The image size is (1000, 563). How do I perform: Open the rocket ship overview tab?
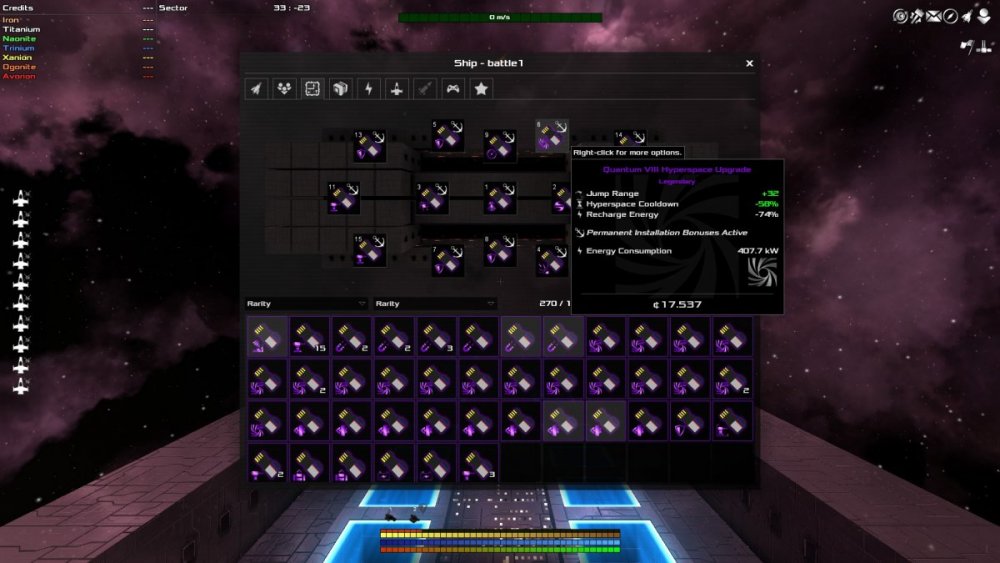[x=257, y=89]
